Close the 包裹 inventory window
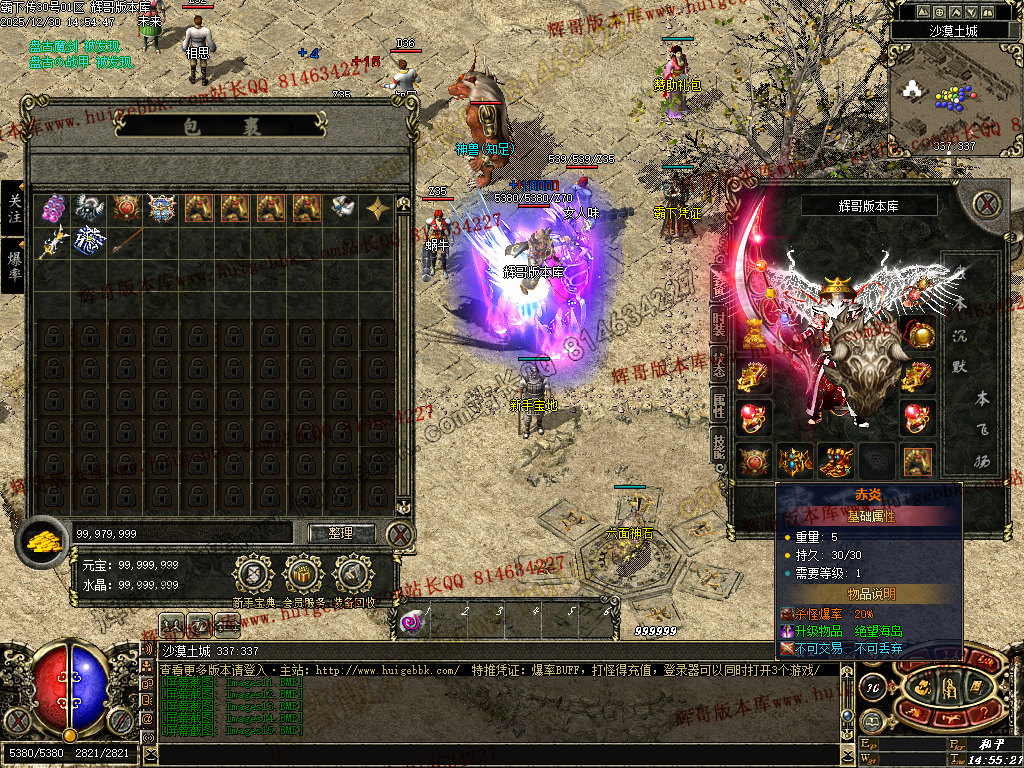Image resolution: width=1024 pixels, height=768 pixels. point(400,534)
